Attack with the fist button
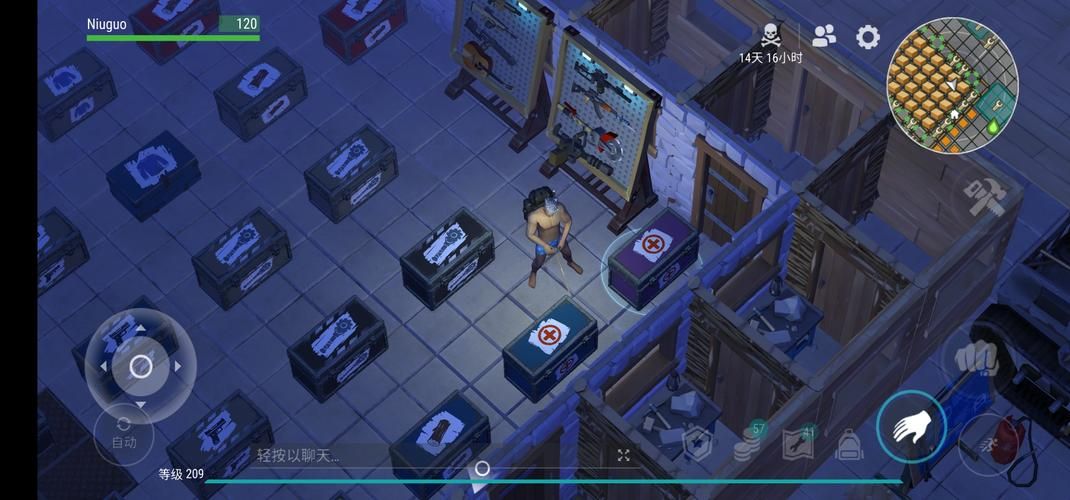Image resolution: width=1070 pixels, height=500 pixels. (x=978, y=361)
